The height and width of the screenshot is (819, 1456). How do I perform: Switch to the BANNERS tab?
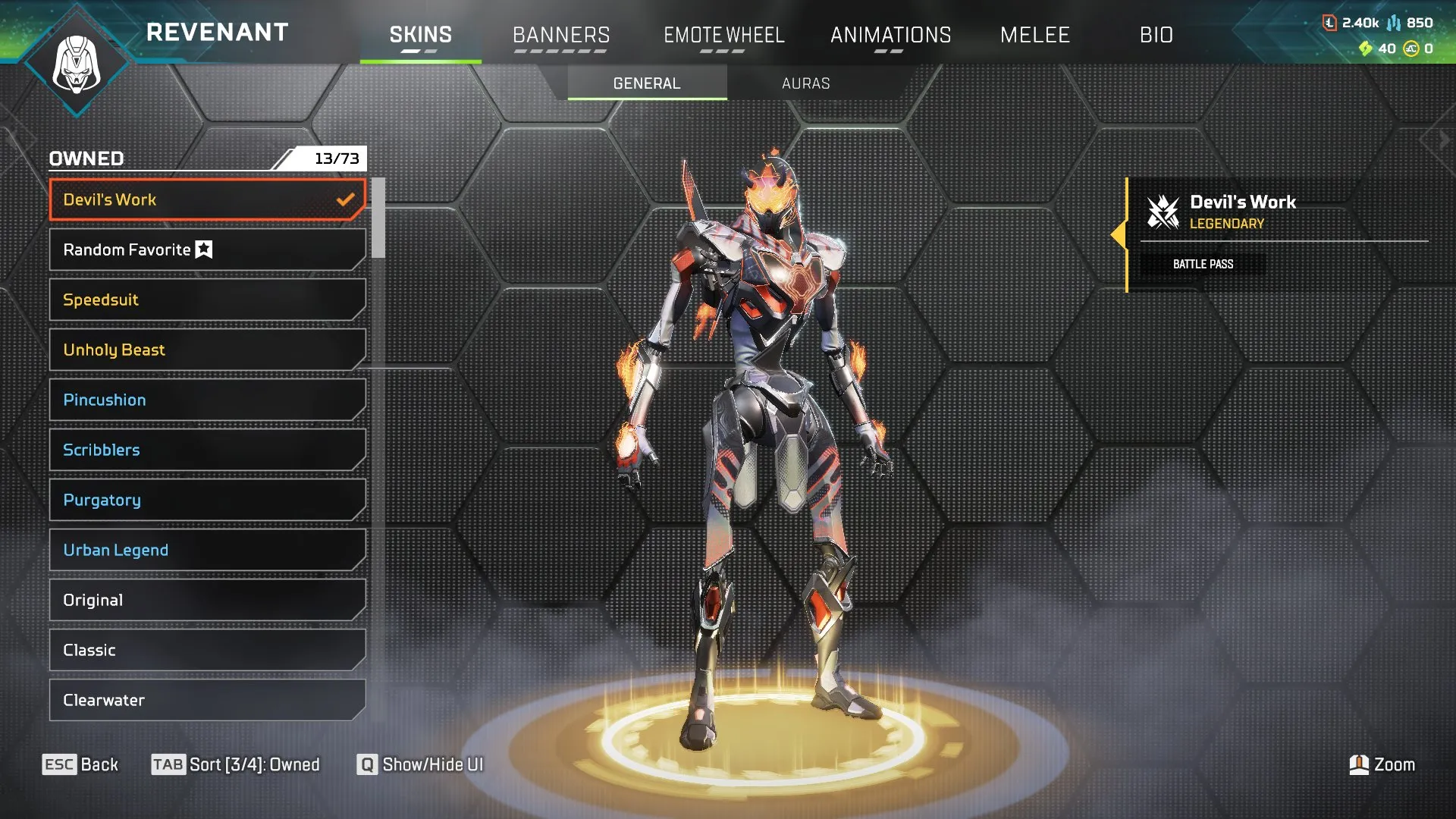coord(561,35)
